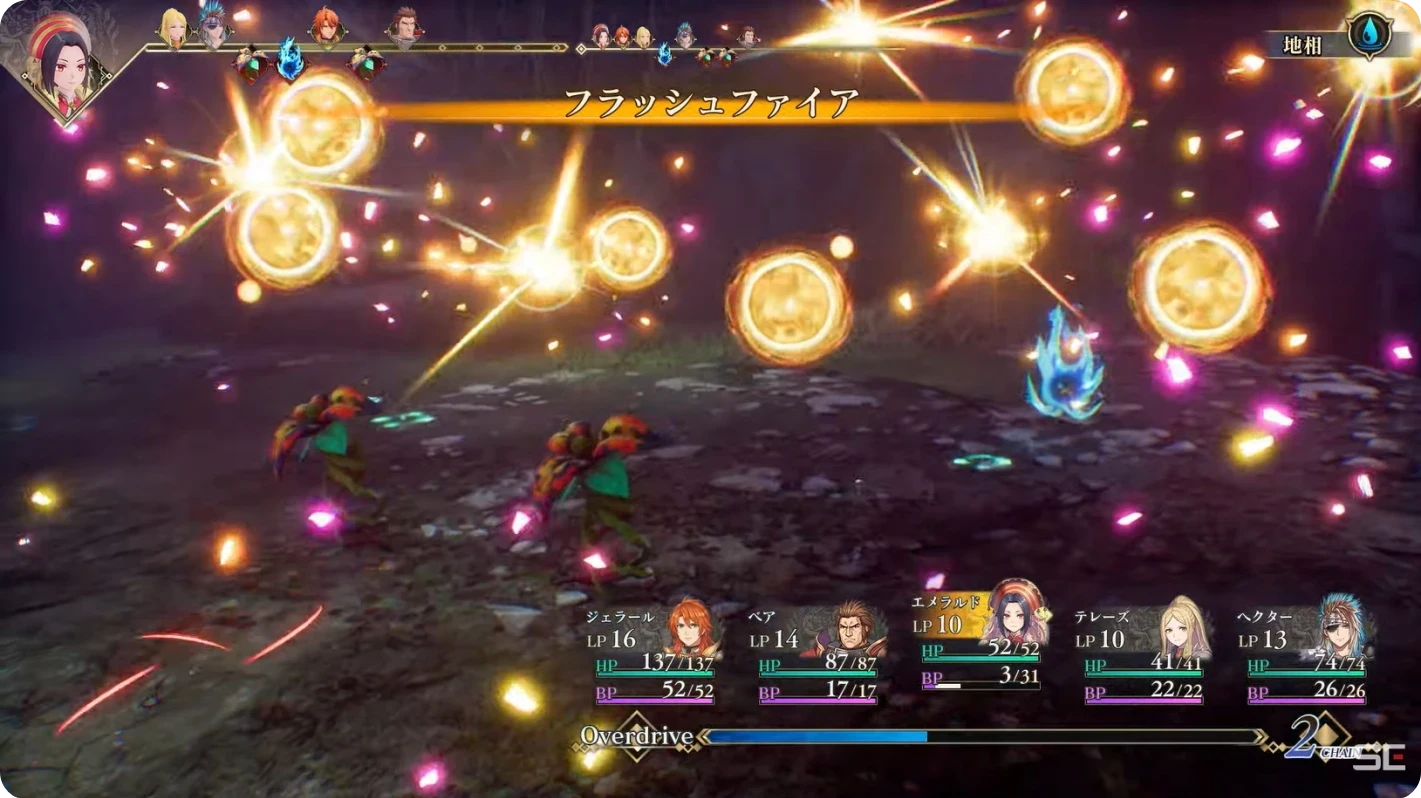The image size is (1421, 798).
Task: Click the active character portrait in the corner
Action: pos(62,62)
